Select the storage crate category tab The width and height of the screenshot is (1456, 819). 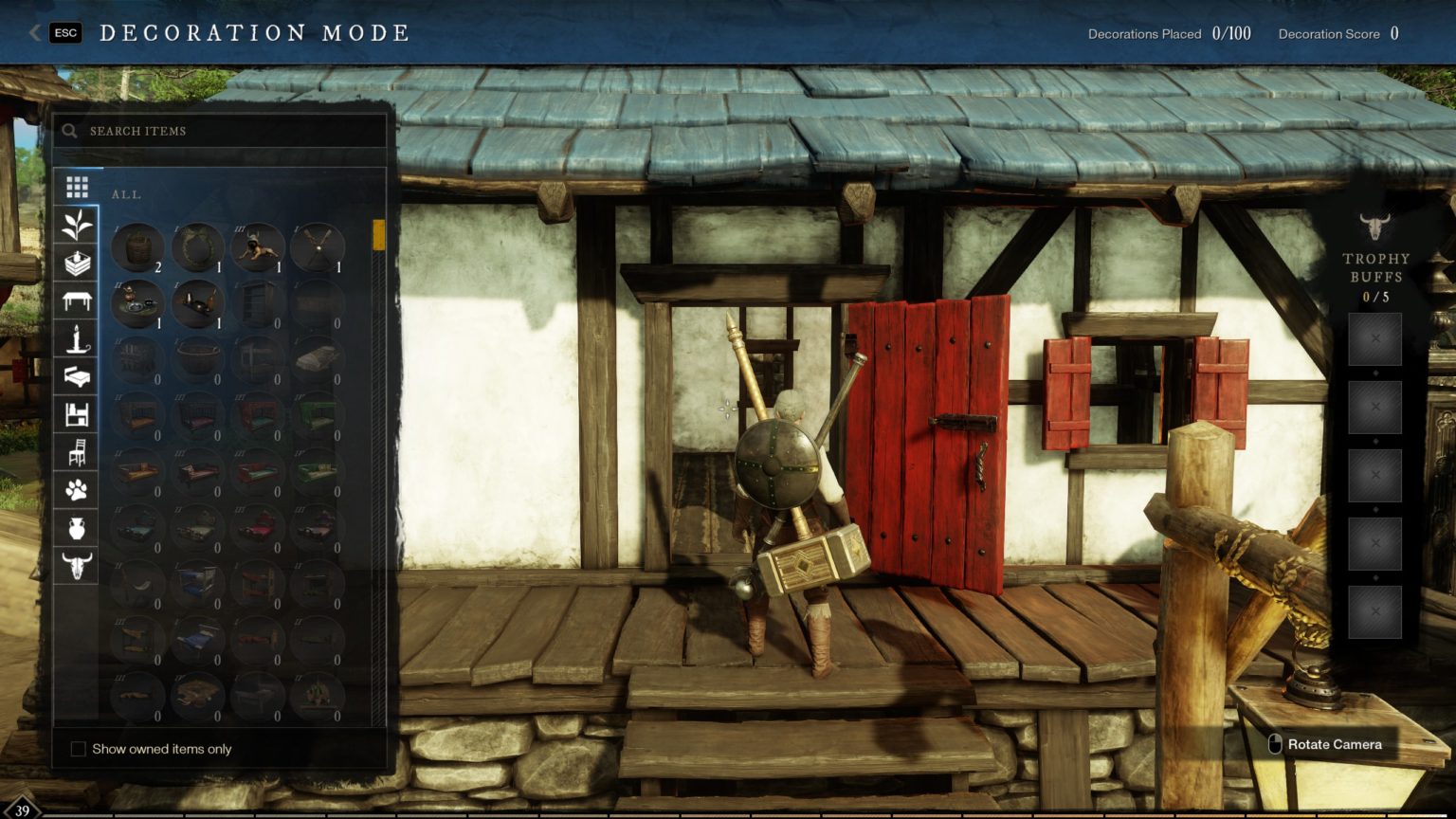(77, 264)
